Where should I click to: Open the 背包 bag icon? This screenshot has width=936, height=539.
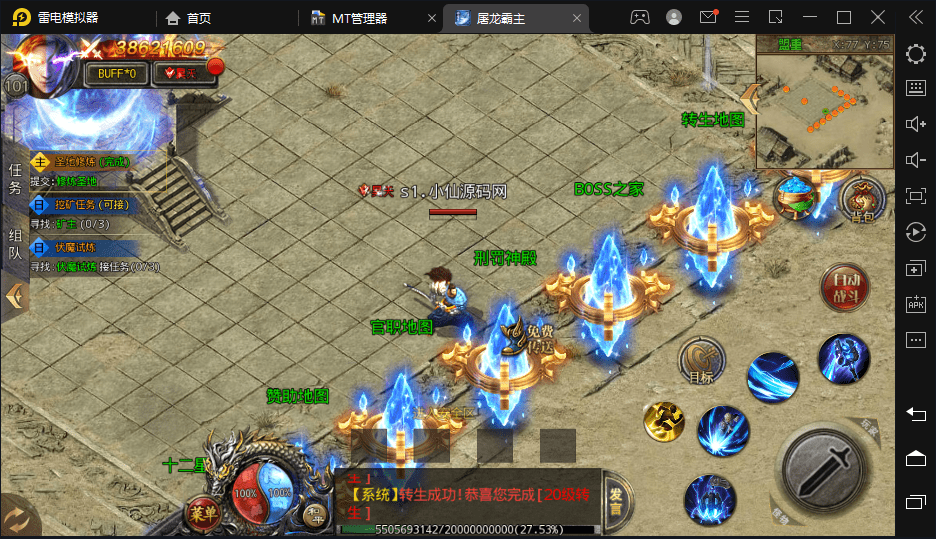coord(862,199)
